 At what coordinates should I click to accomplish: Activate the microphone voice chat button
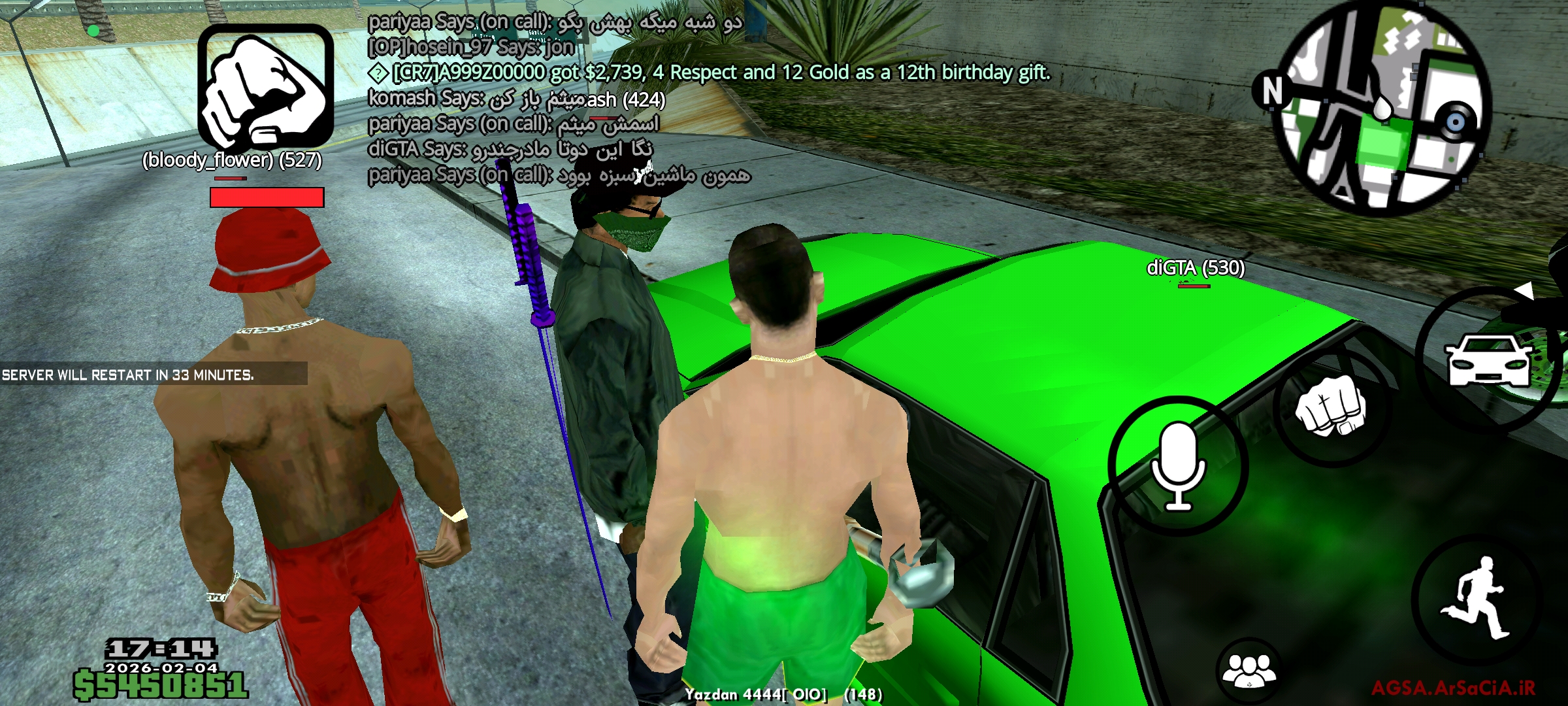pos(1178,465)
